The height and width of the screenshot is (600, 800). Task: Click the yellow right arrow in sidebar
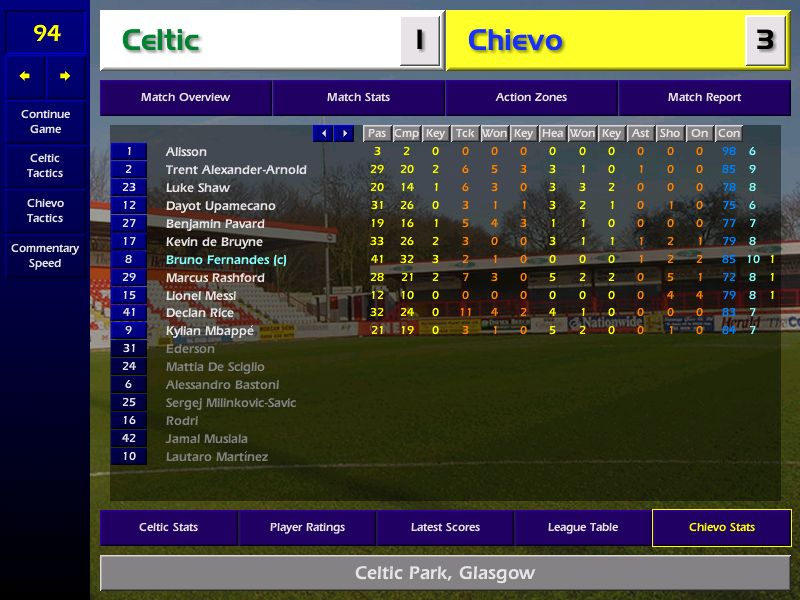tap(65, 76)
